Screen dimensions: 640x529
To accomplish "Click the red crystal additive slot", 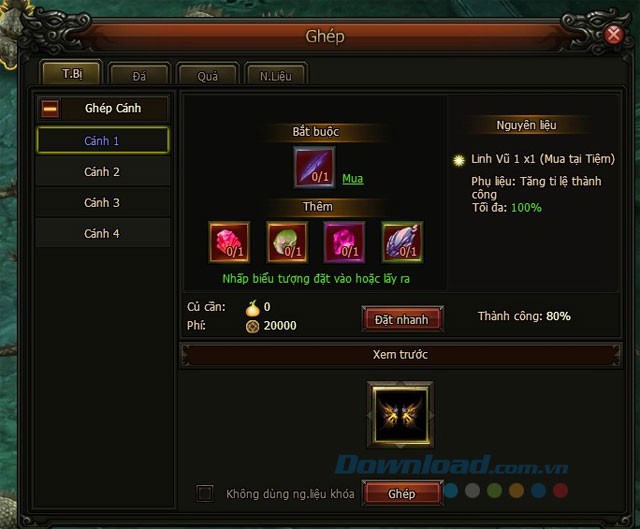I will (x=229, y=242).
